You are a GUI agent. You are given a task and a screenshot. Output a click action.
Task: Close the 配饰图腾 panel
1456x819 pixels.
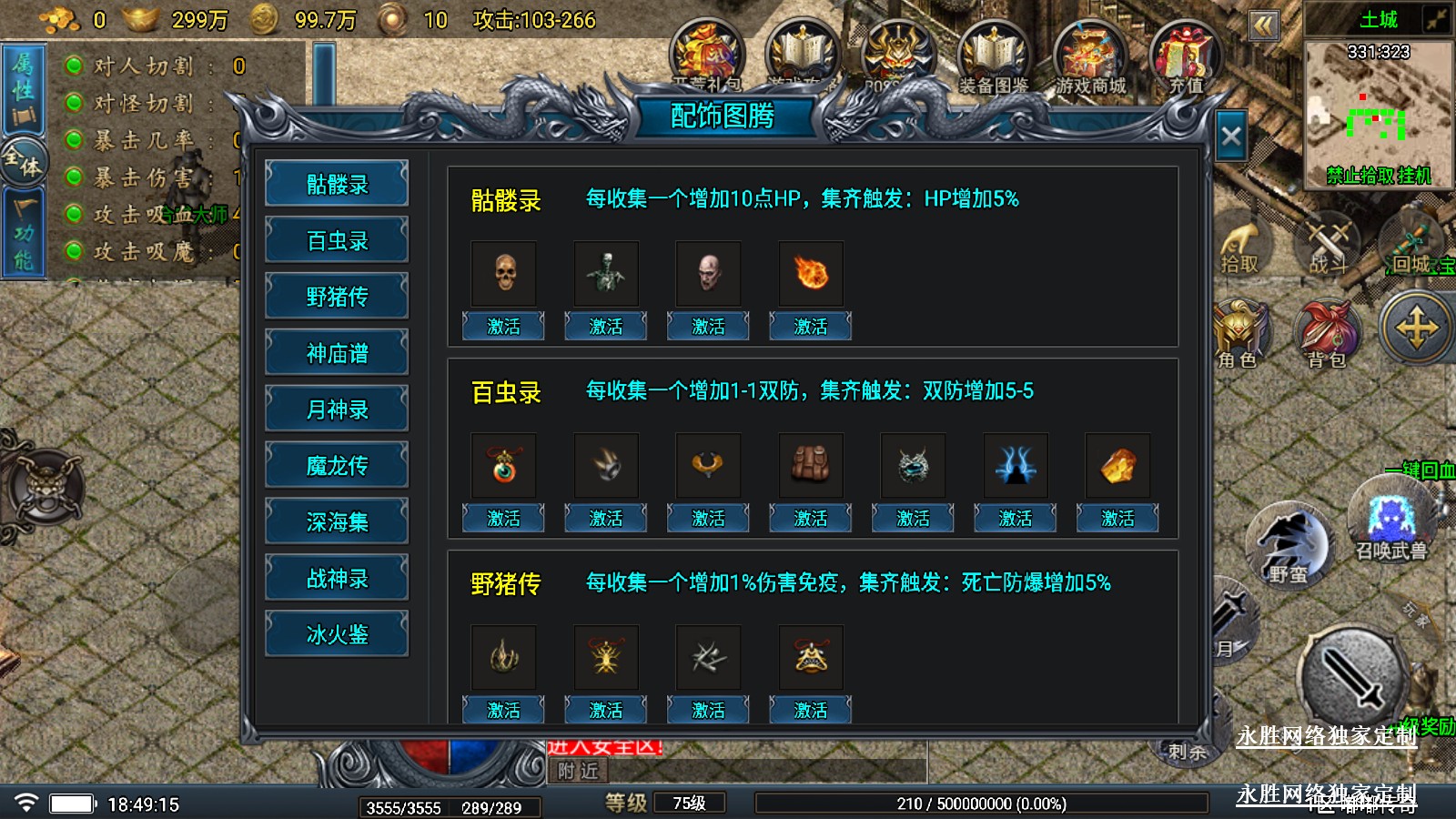[x=1230, y=136]
